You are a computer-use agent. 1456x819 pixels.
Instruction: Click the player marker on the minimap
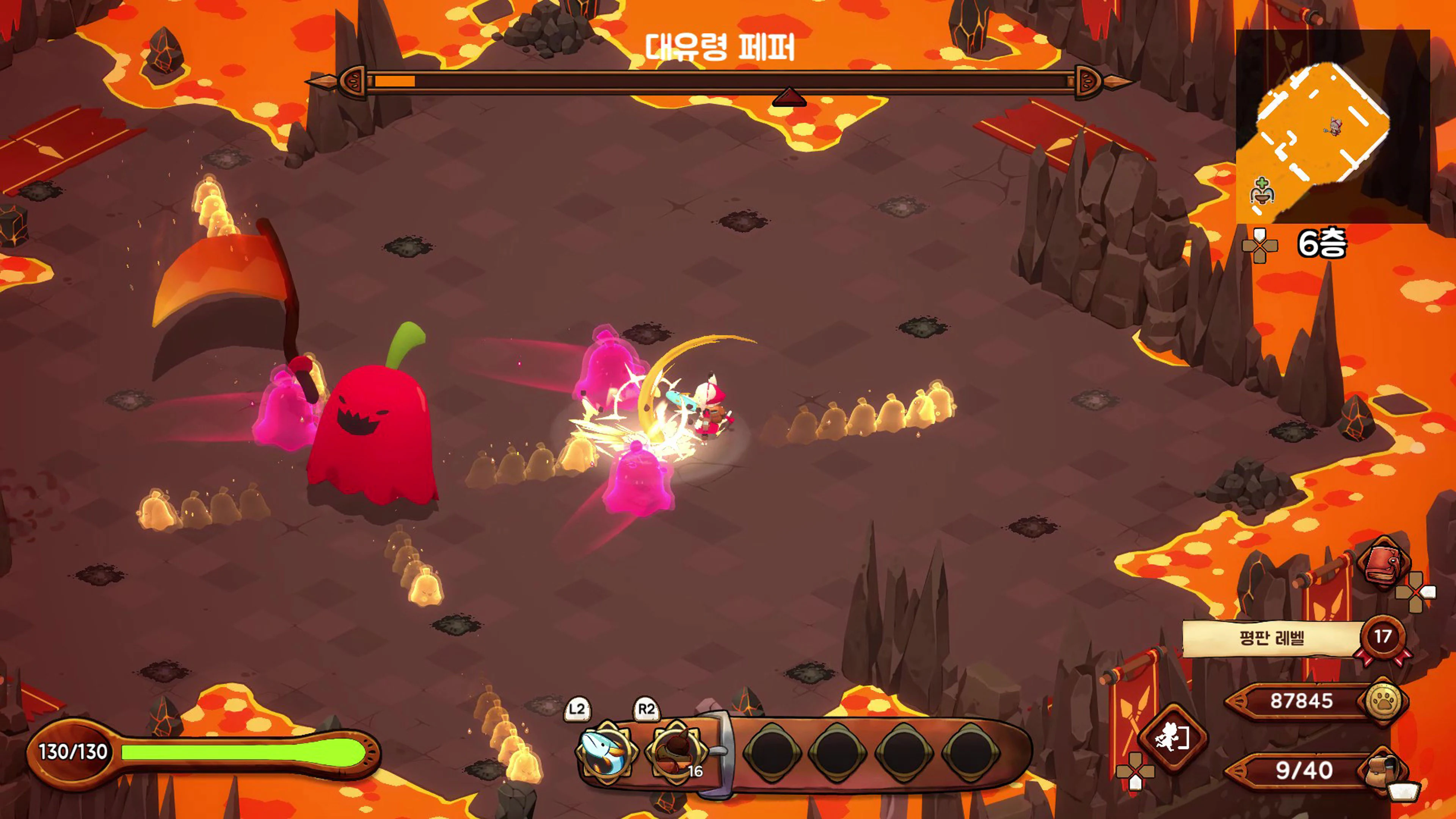point(1335,126)
